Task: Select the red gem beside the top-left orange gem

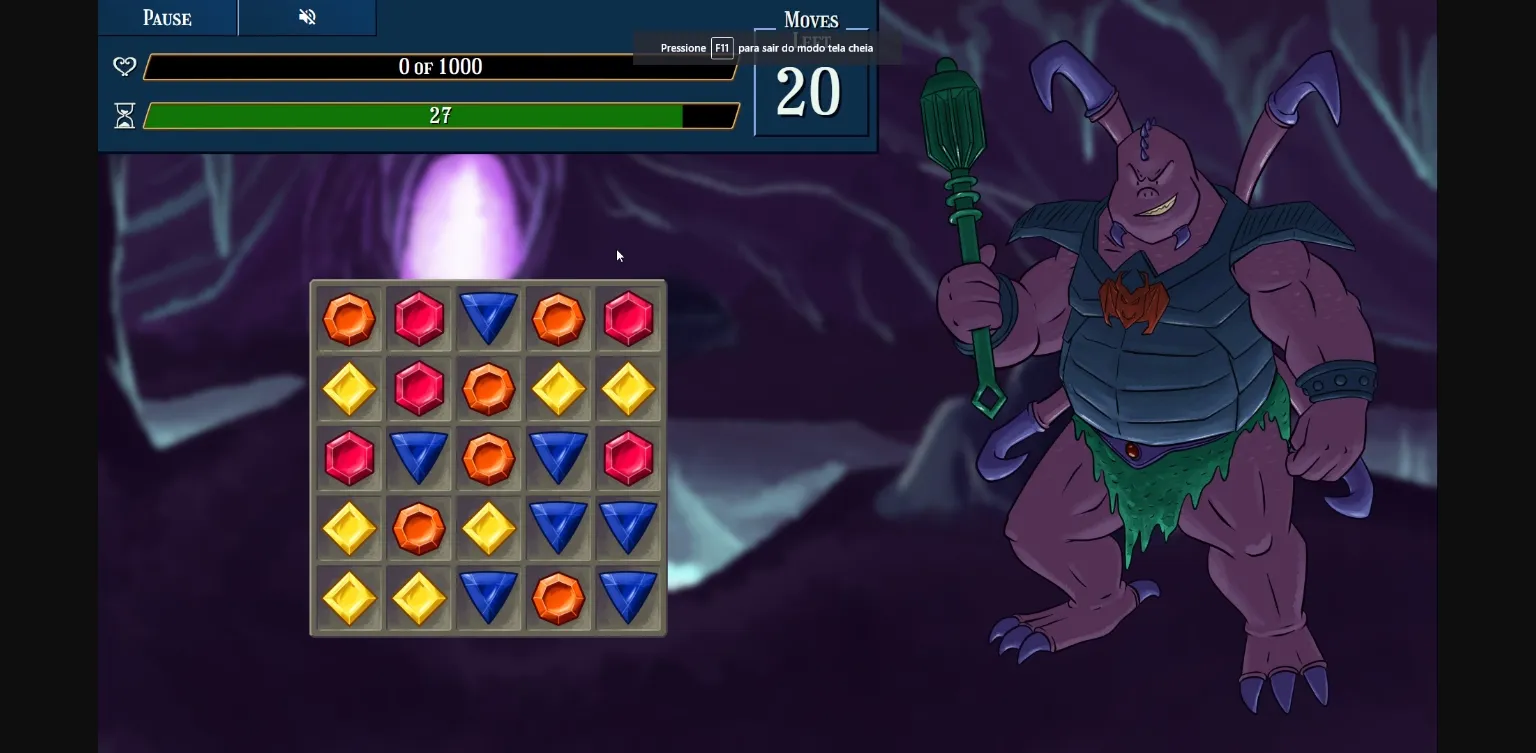Action: click(419, 319)
